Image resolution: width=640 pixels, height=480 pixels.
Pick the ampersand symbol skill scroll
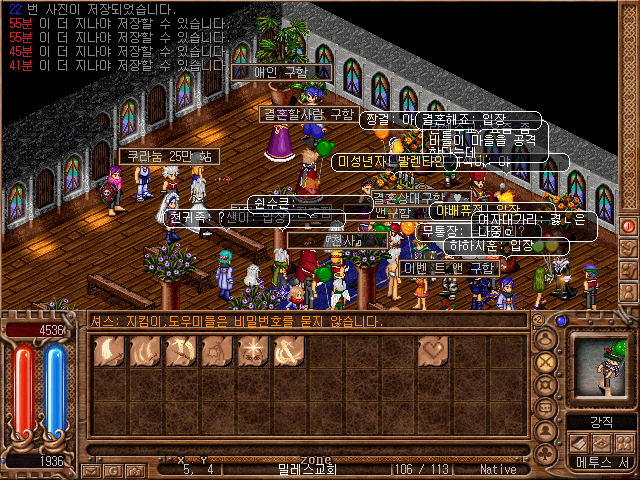[289, 351]
